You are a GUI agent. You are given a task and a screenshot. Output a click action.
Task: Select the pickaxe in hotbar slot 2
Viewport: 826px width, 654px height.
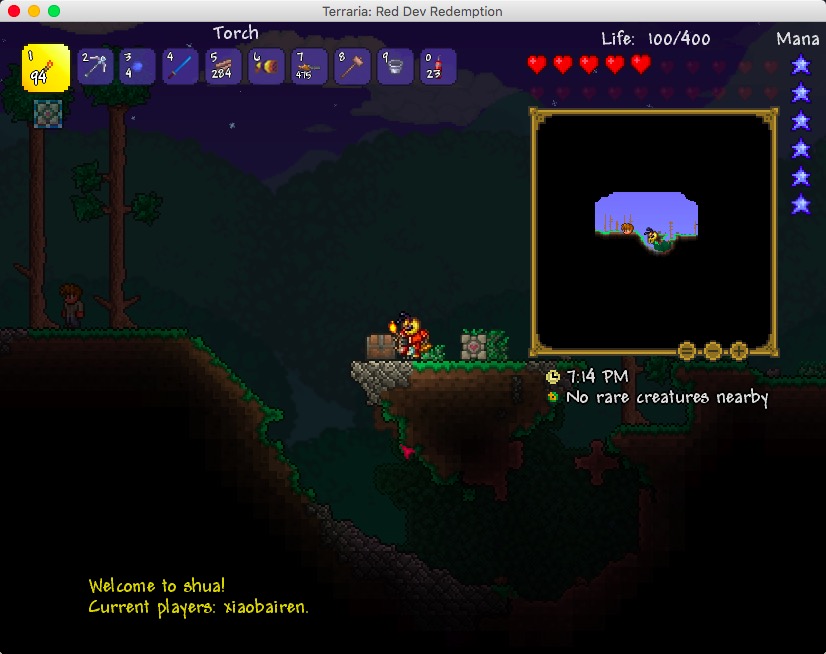(95, 68)
